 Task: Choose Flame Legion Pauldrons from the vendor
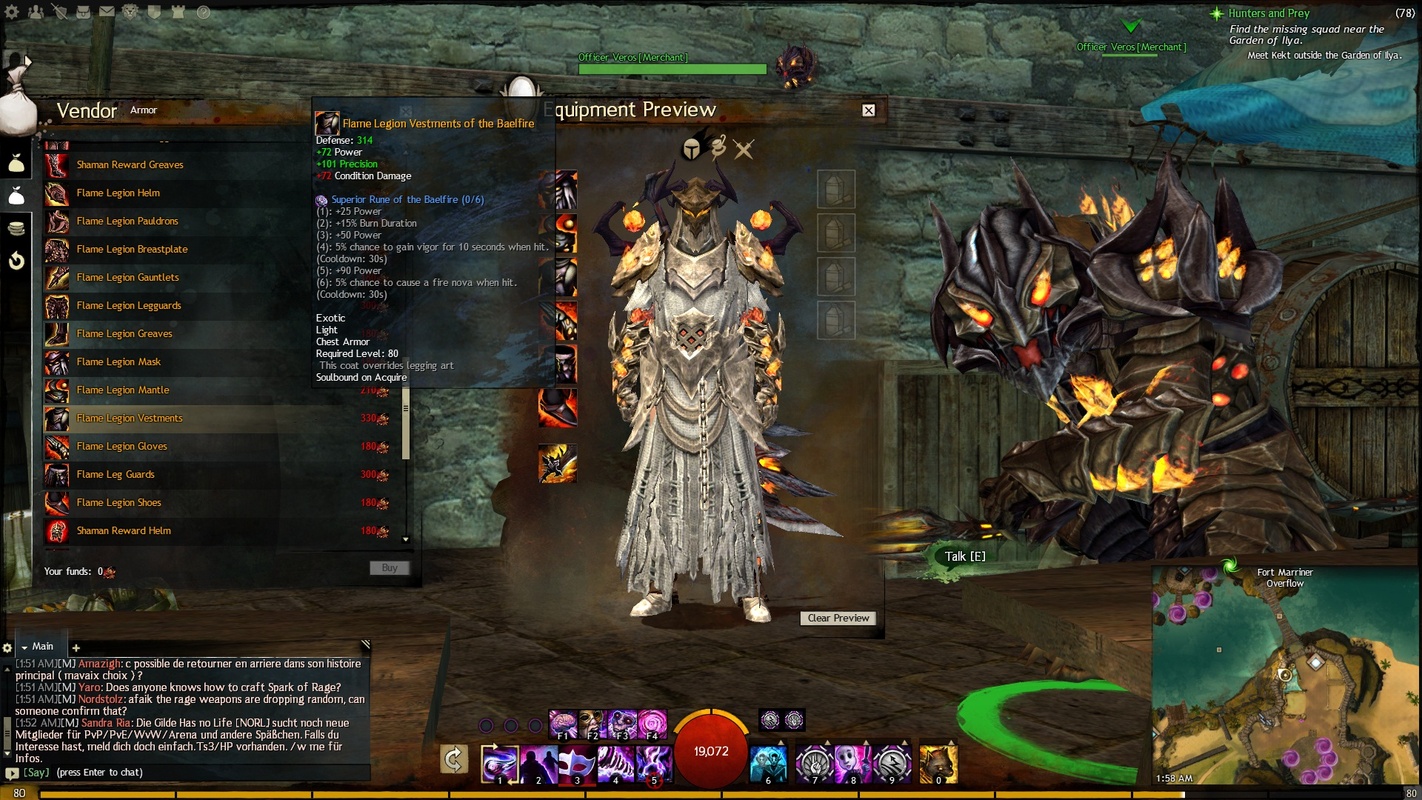coord(127,221)
